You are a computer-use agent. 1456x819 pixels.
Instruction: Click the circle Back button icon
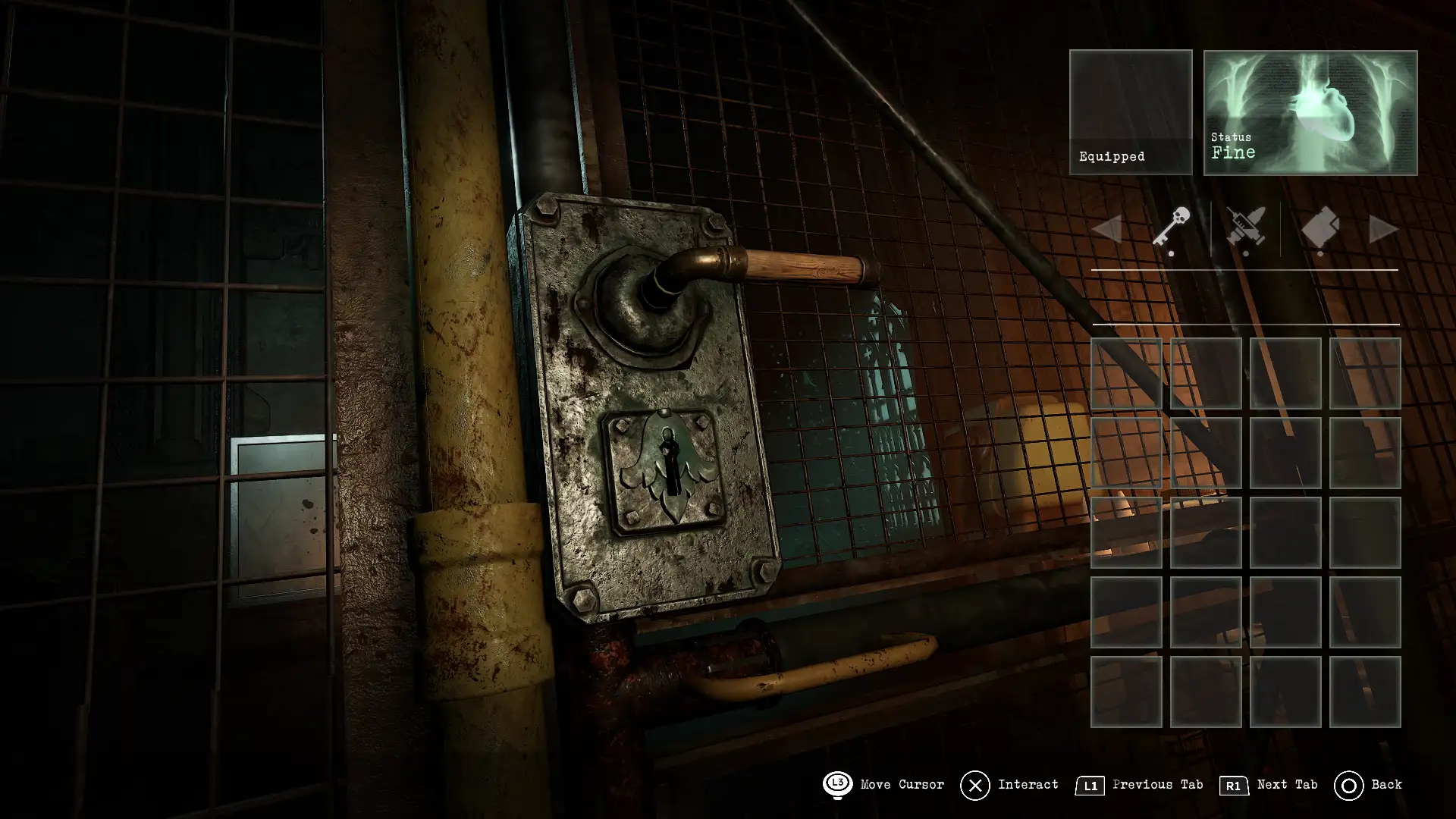point(1351,784)
